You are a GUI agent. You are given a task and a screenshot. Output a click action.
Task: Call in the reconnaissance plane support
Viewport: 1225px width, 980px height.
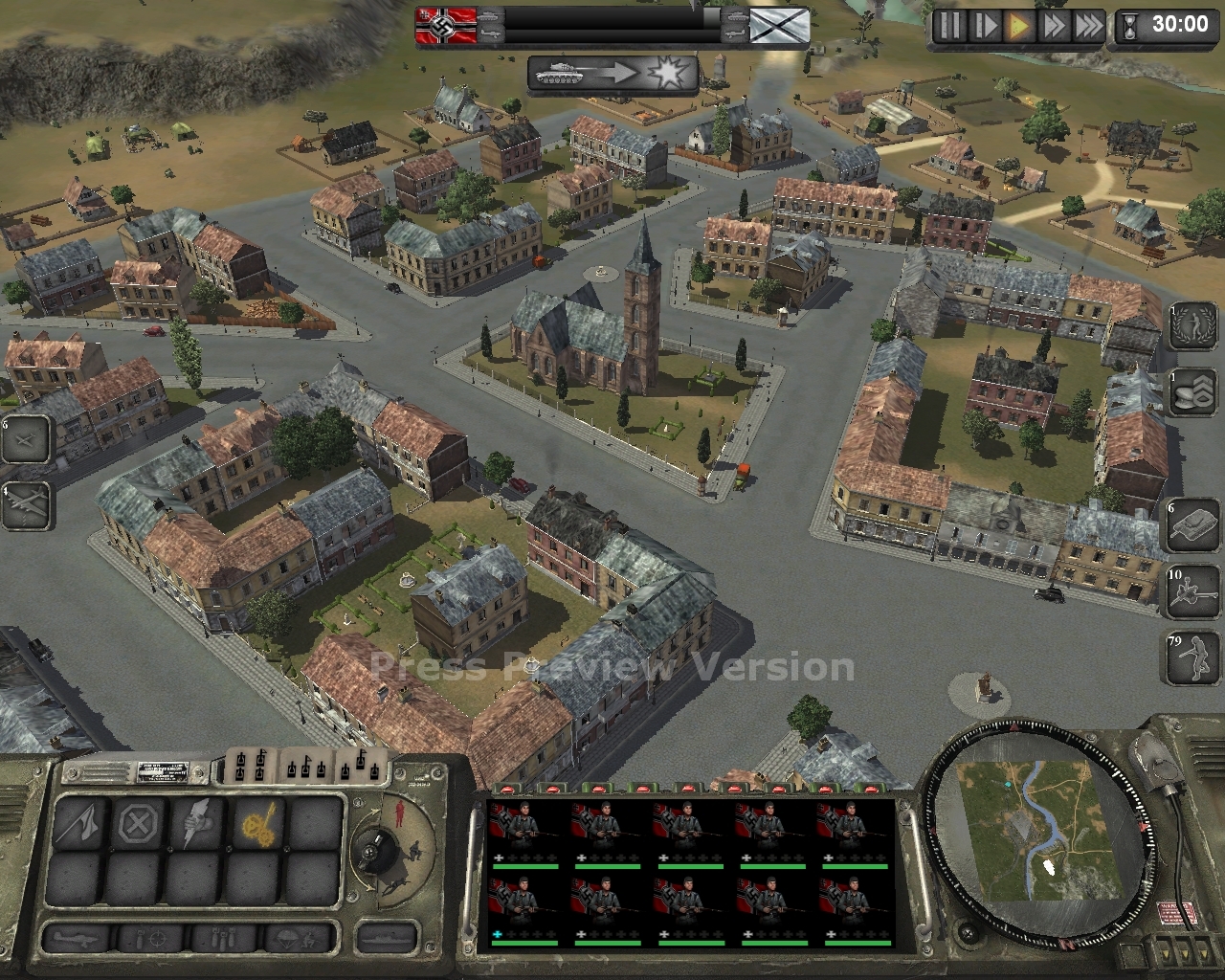(76, 938)
